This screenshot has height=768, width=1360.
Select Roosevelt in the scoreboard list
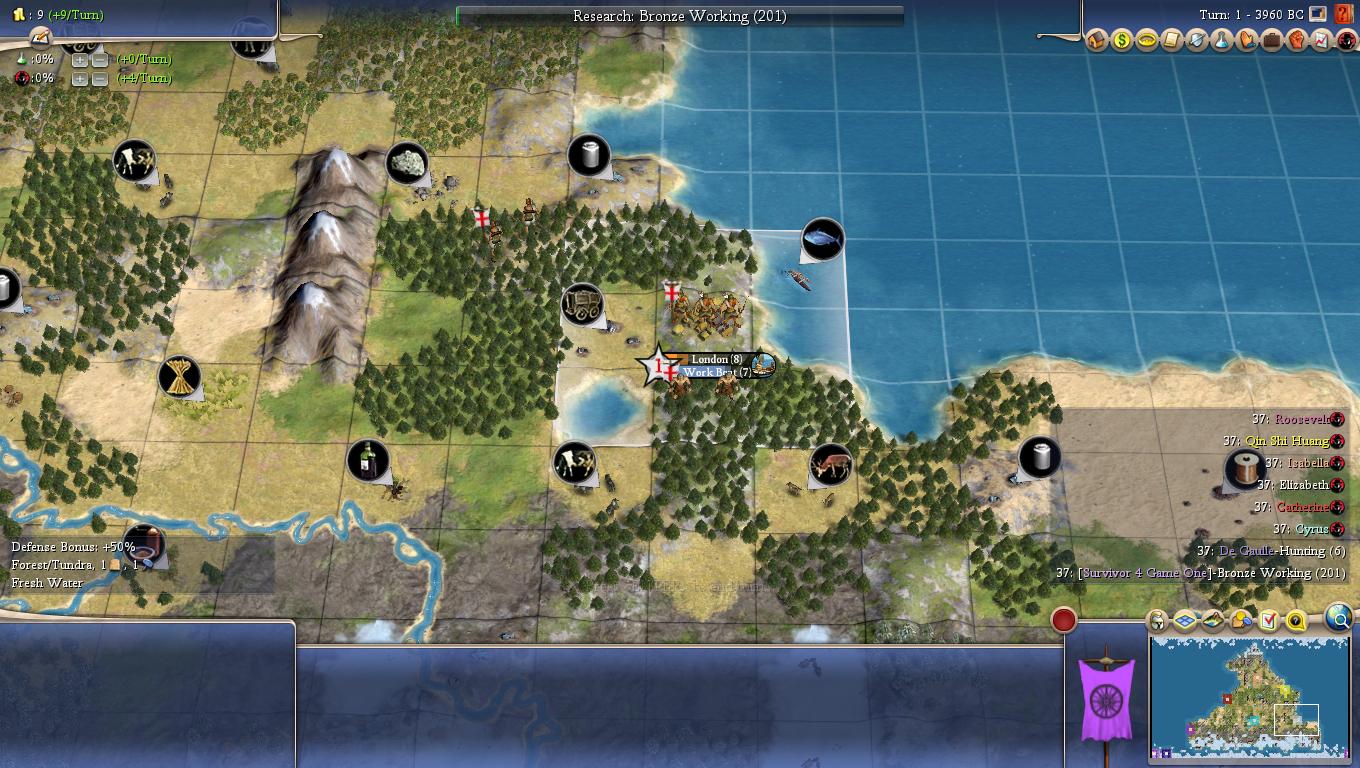(1303, 420)
